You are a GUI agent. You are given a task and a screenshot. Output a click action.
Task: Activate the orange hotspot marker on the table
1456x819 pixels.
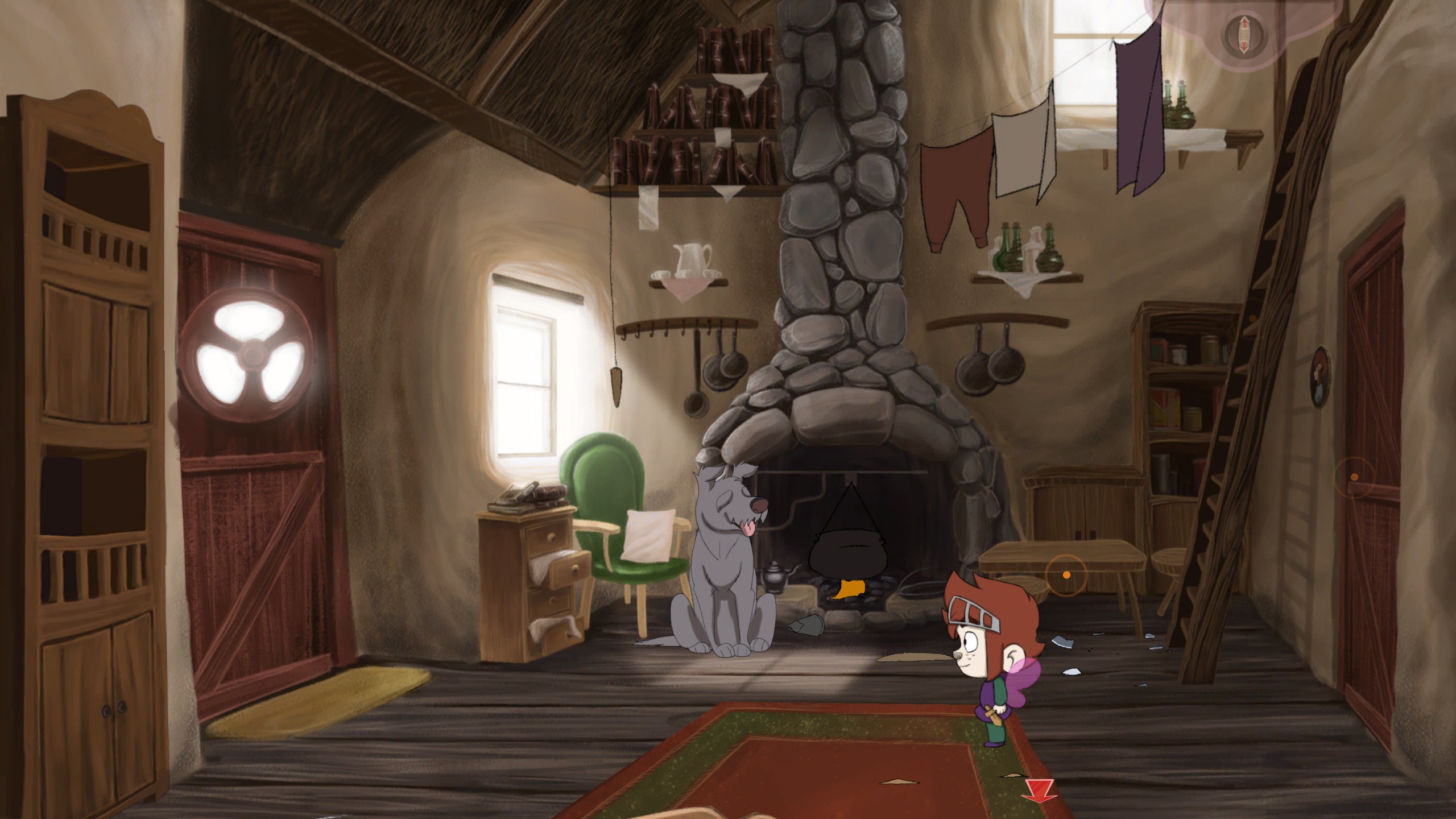coord(1066,575)
